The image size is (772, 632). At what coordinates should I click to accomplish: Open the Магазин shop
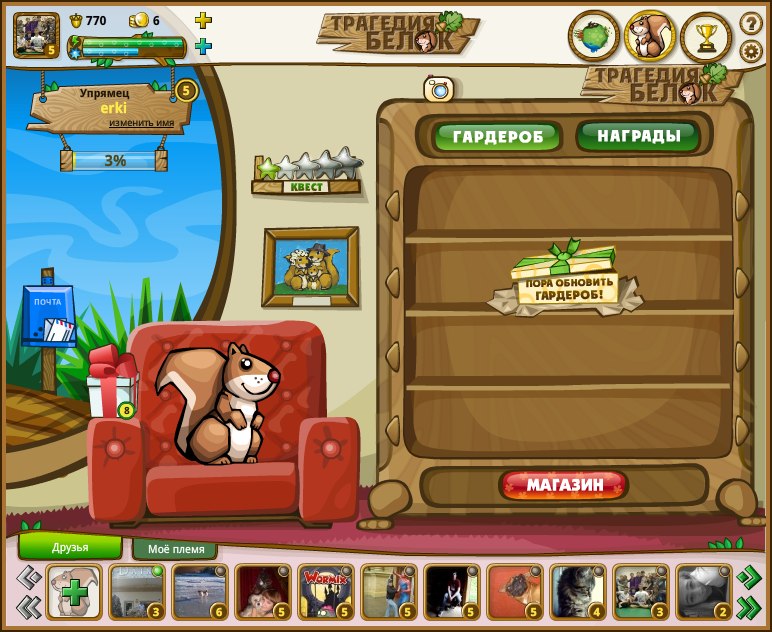coord(565,486)
